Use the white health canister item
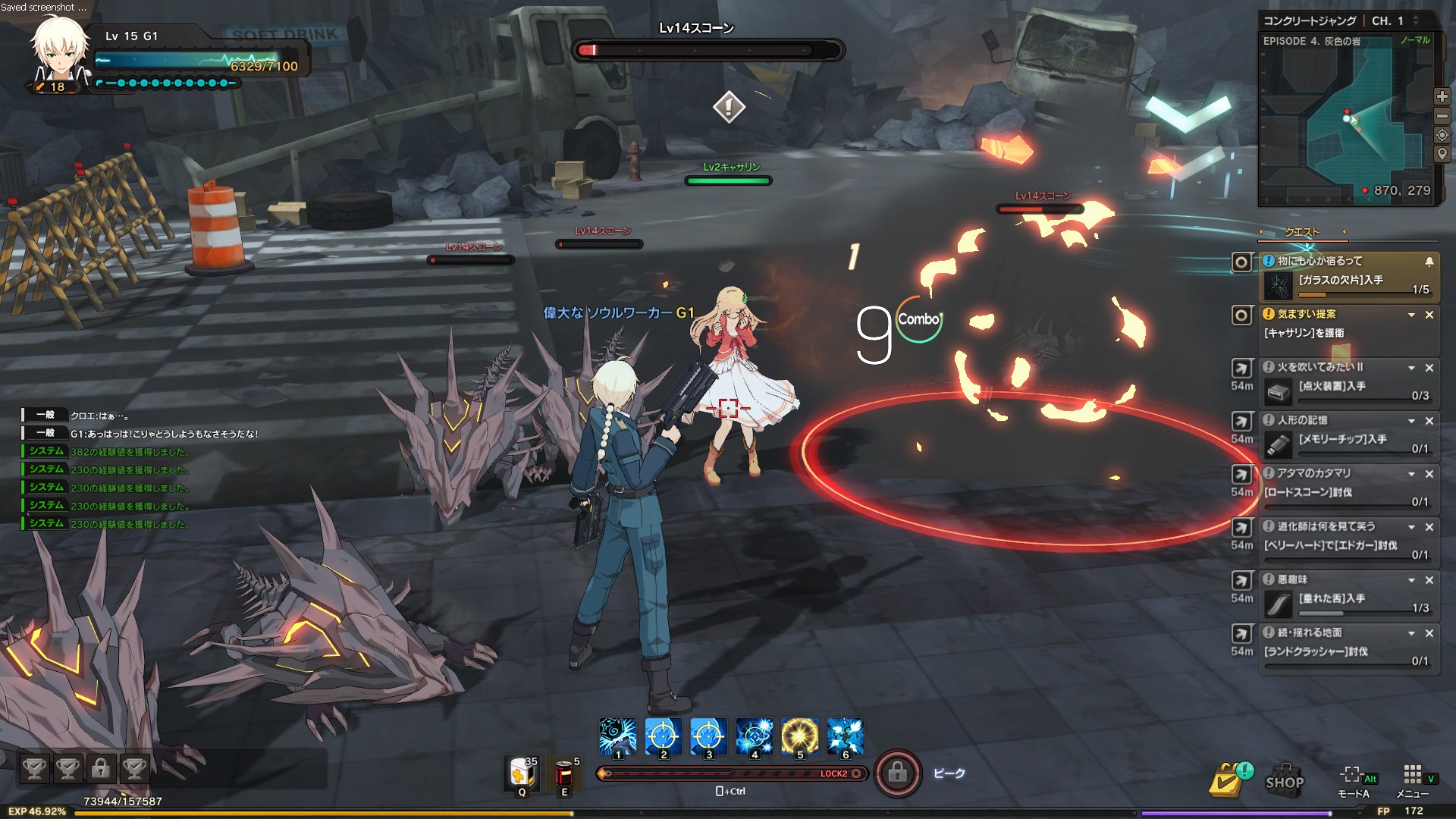Viewport: 1456px width, 819px height. click(x=521, y=774)
